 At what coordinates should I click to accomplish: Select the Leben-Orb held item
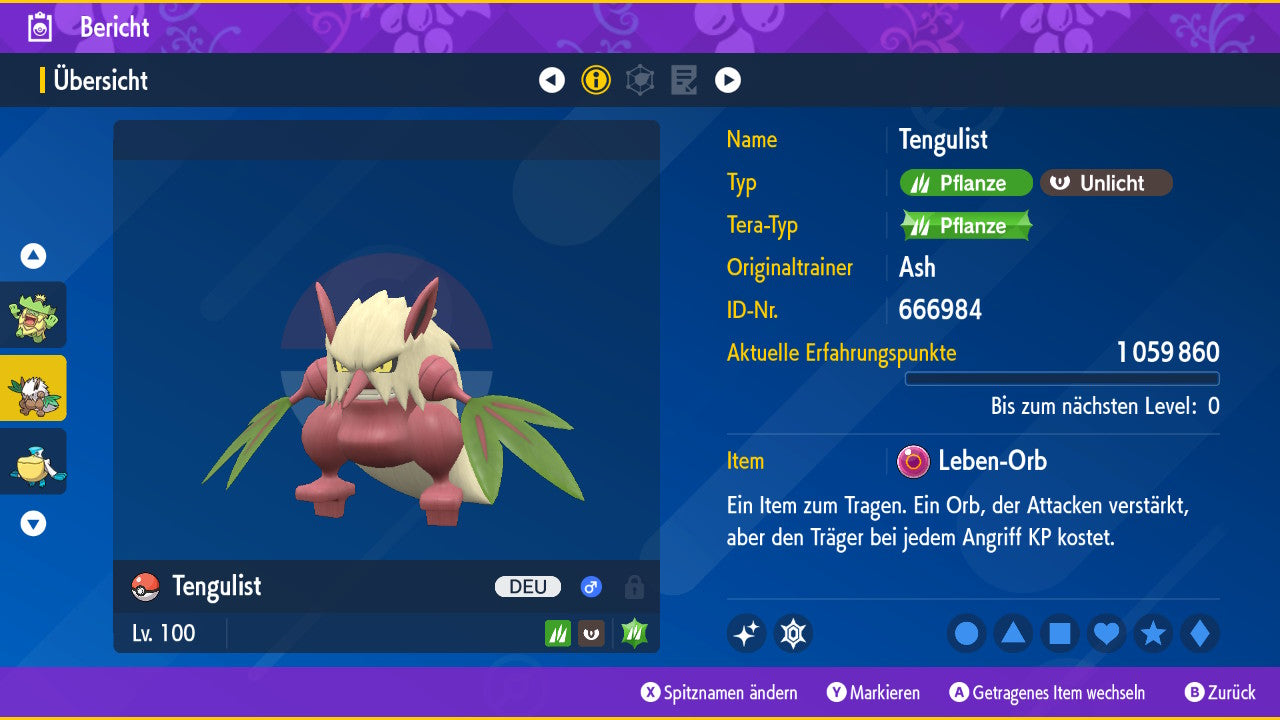pos(973,461)
